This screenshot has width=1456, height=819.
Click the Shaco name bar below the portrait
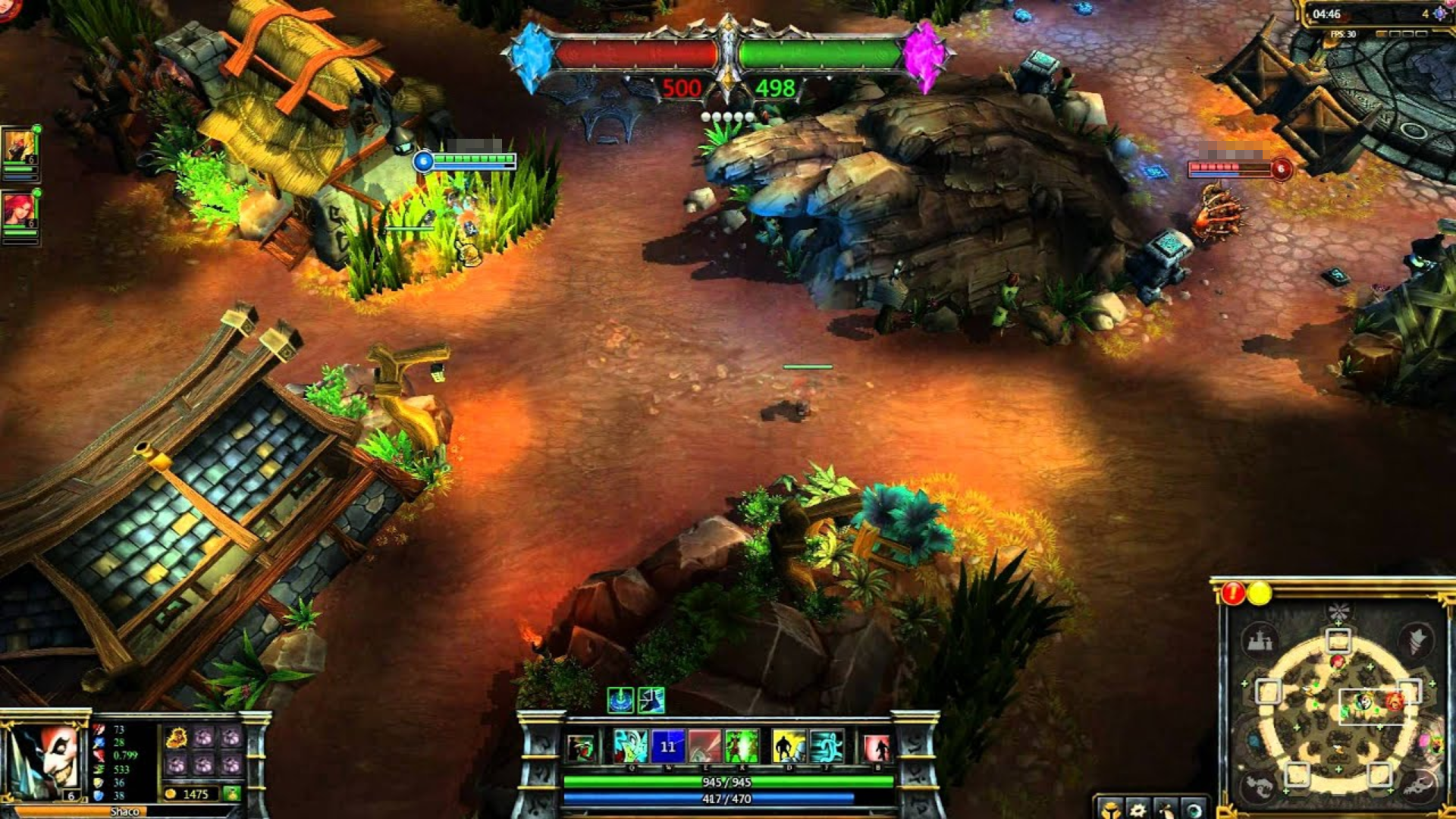(x=125, y=811)
